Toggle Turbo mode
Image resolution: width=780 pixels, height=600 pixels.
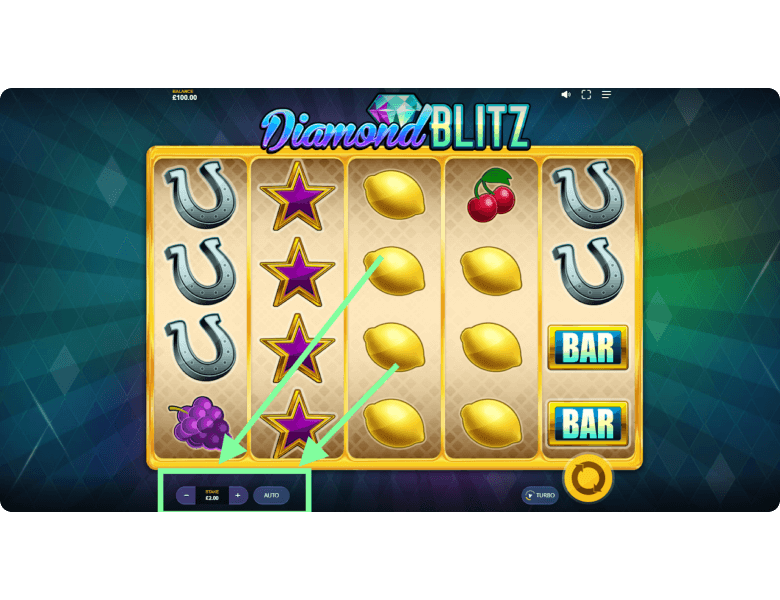[540, 495]
